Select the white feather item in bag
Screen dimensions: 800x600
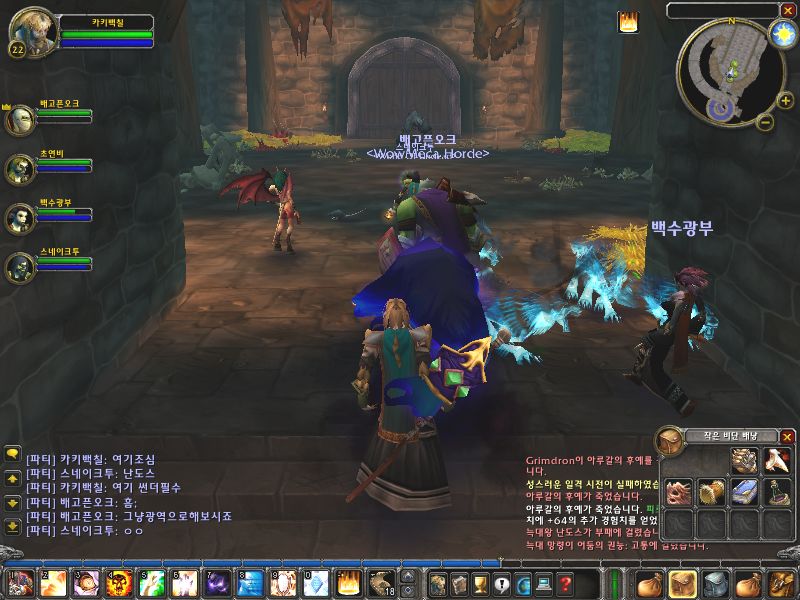775,460
